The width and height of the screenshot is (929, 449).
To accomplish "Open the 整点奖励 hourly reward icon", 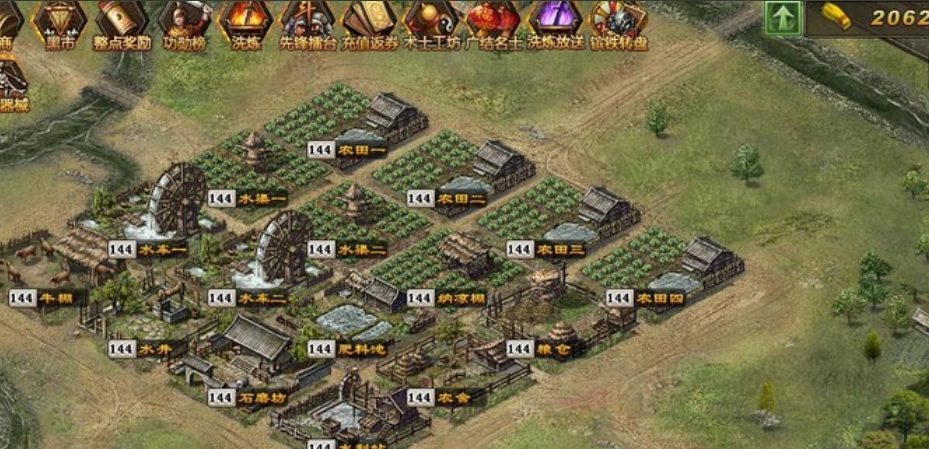I will [x=122, y=23].
